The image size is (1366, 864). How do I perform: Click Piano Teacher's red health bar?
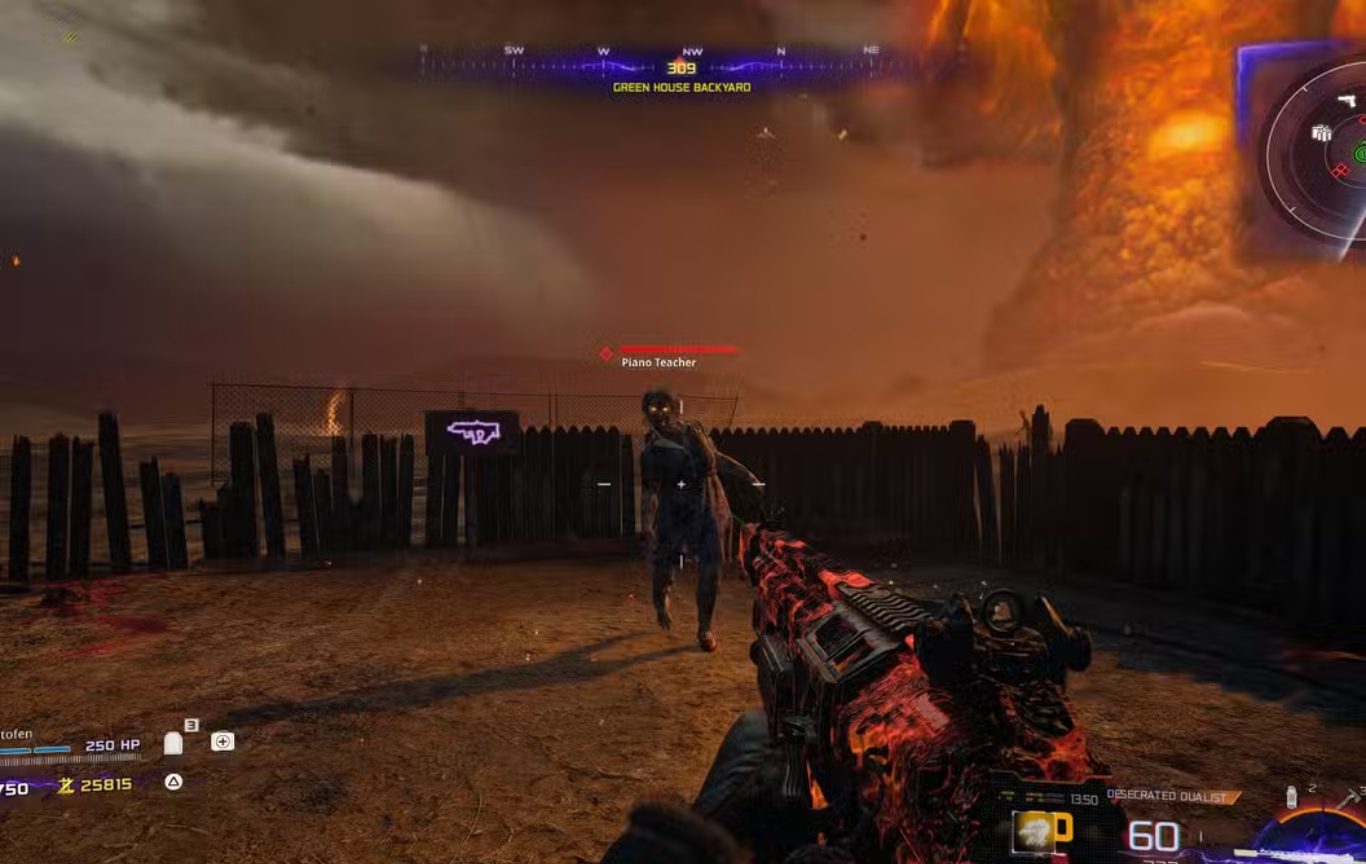678,350
